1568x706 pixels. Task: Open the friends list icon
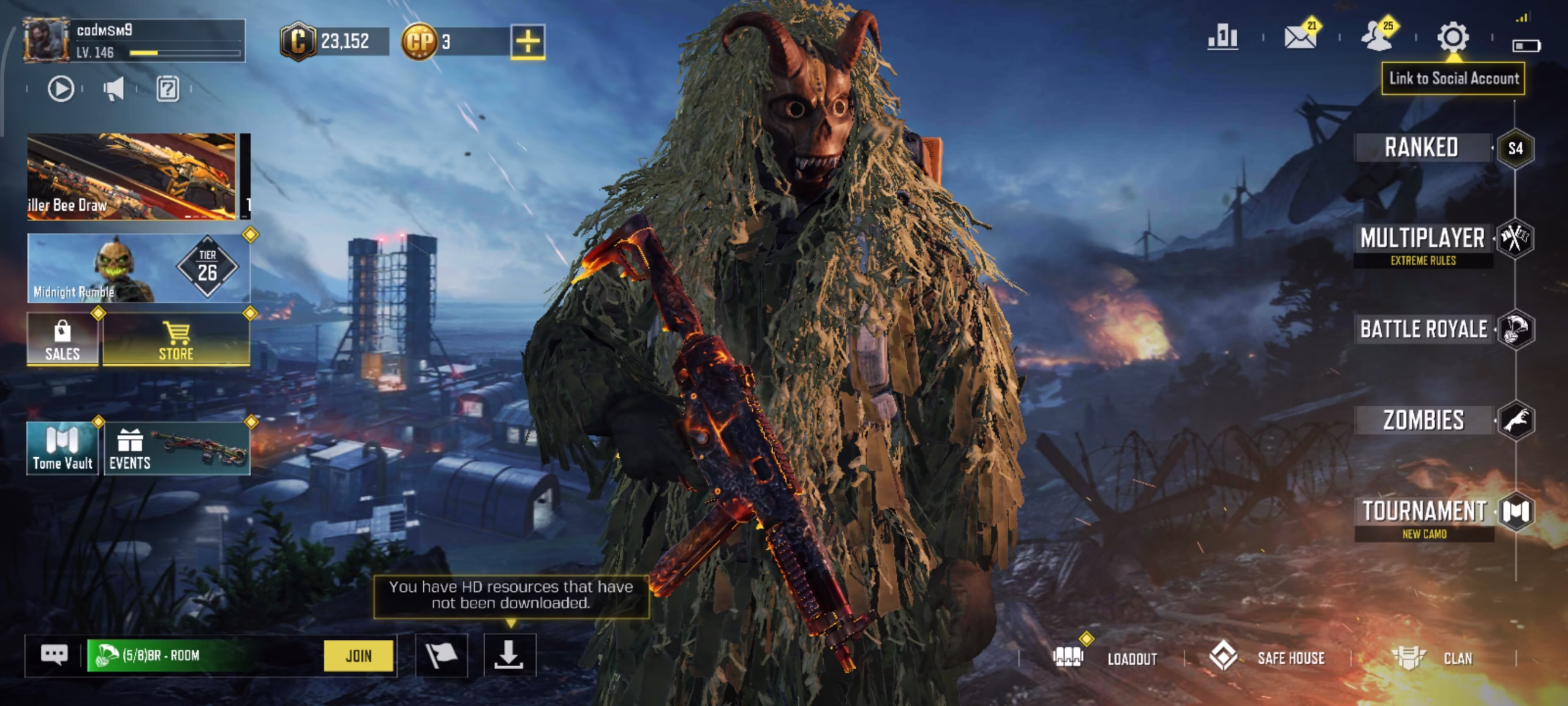pos(1376,38)
